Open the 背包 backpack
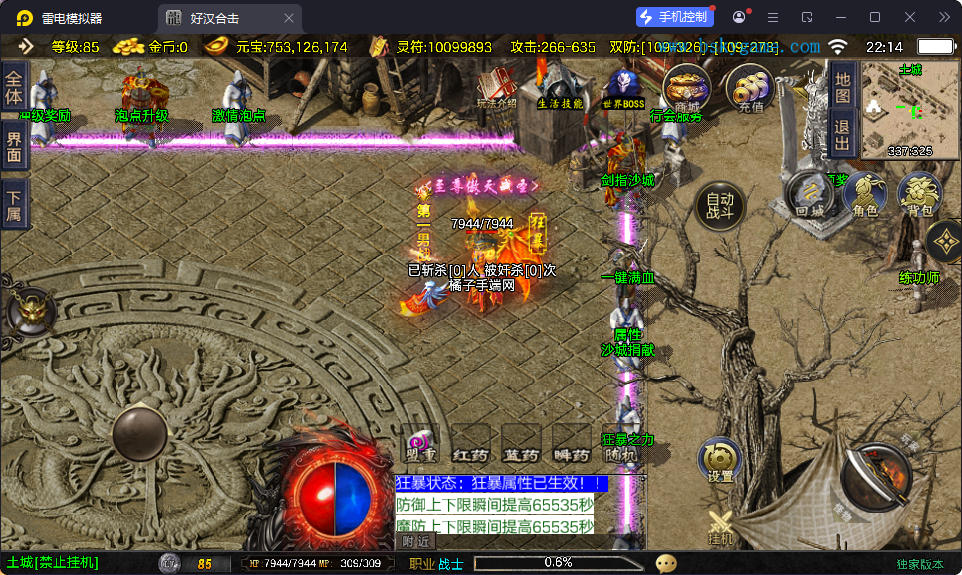Image resolution: width=962 pixels, height=575 pixels. [x=919, y=194]
